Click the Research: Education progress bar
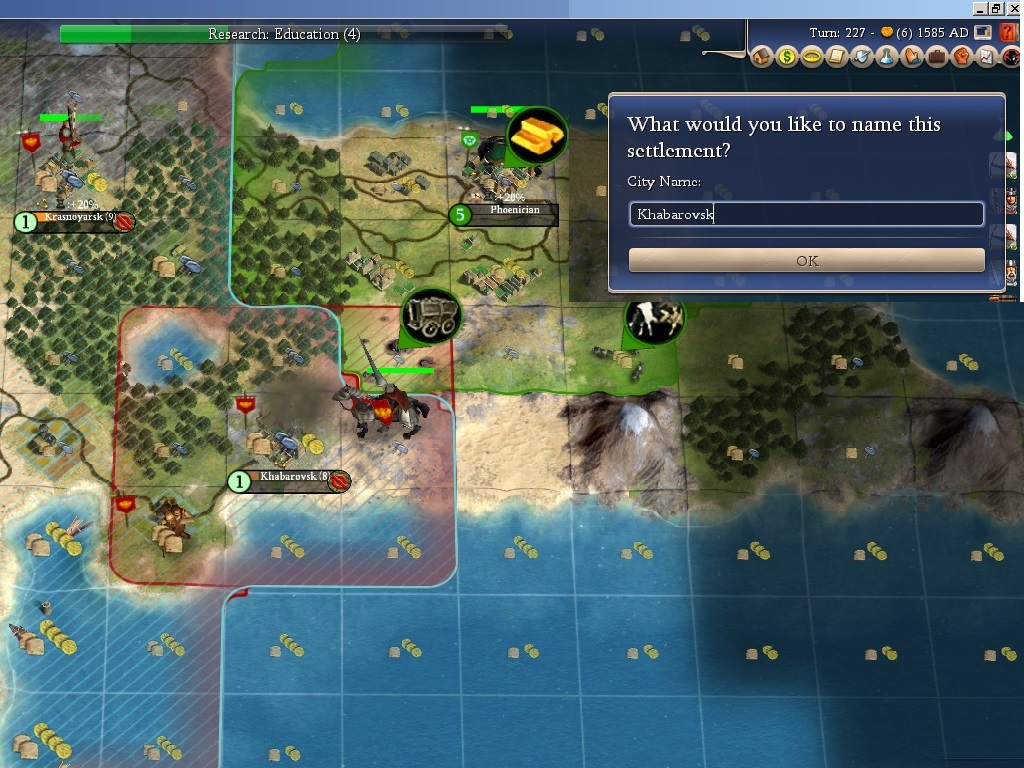 (x=284, y=34)
